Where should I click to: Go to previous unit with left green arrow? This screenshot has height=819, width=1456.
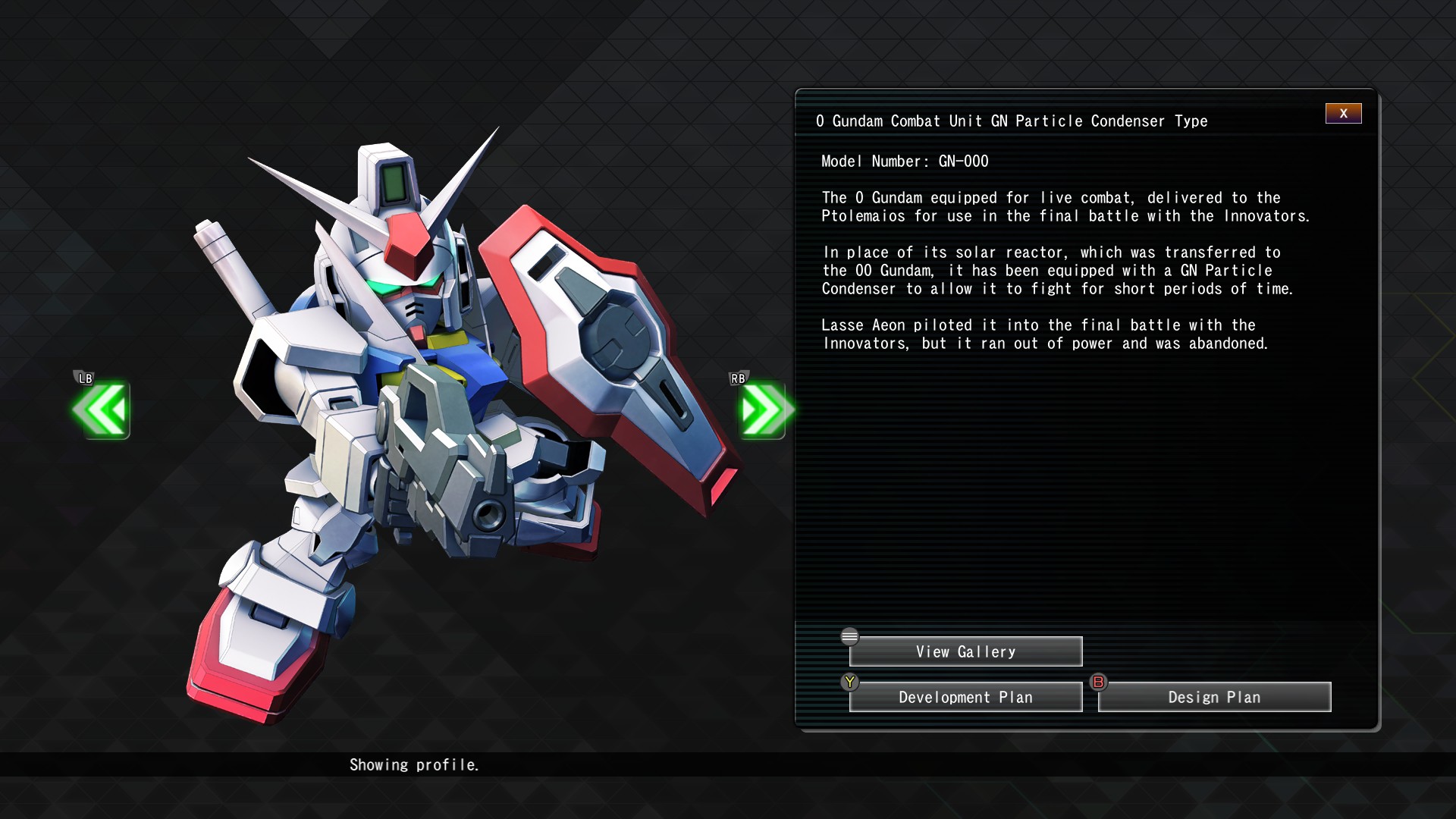(102, 410)
